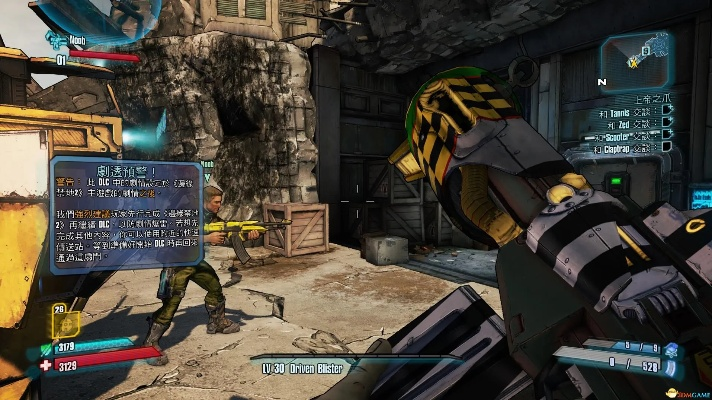Click the spoiler warning popup panel
The height and width of the screenshot is (400, 712).
click(126, 212)
